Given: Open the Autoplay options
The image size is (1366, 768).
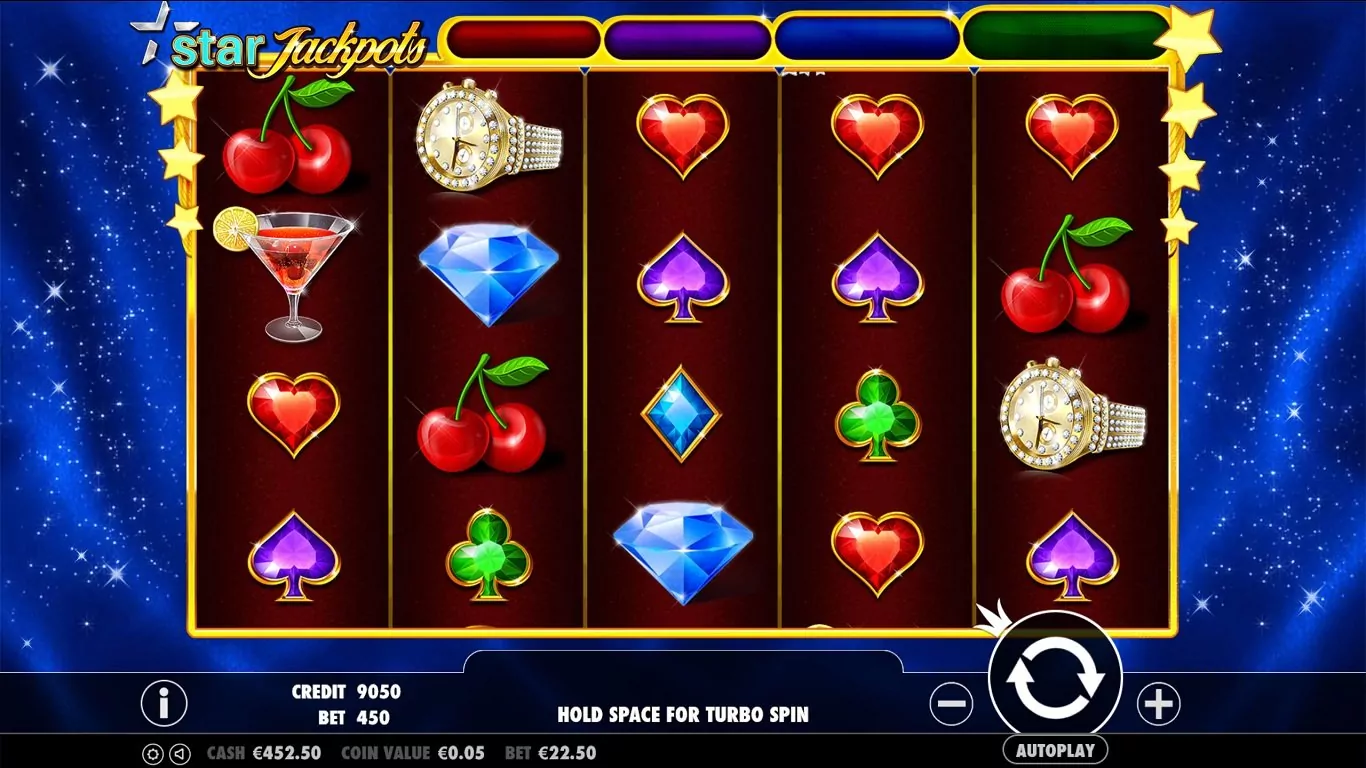Looking at the screenshot, I should click(x=1055, y=750).
